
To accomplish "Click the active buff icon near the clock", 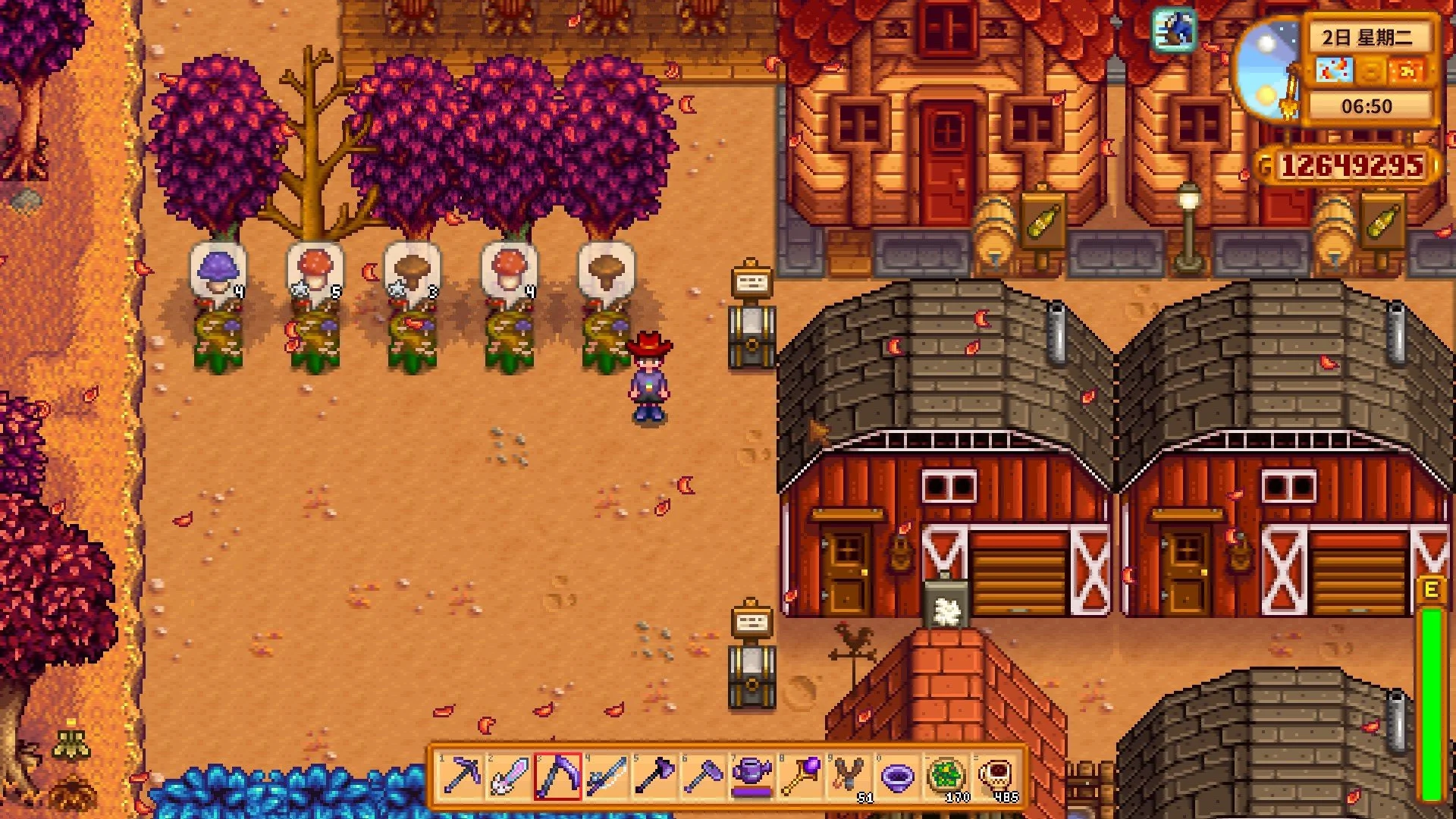I will coord(1174,30).
